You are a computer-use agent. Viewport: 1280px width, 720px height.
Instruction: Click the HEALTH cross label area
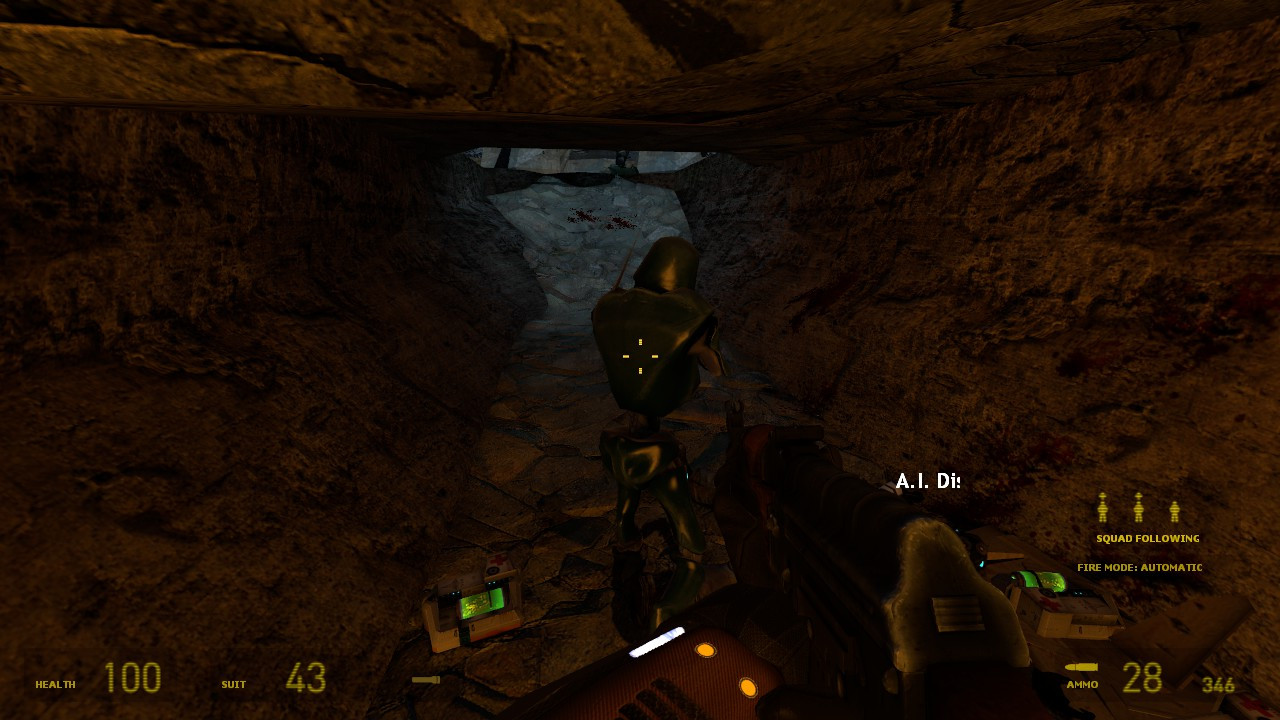[56, 684]
